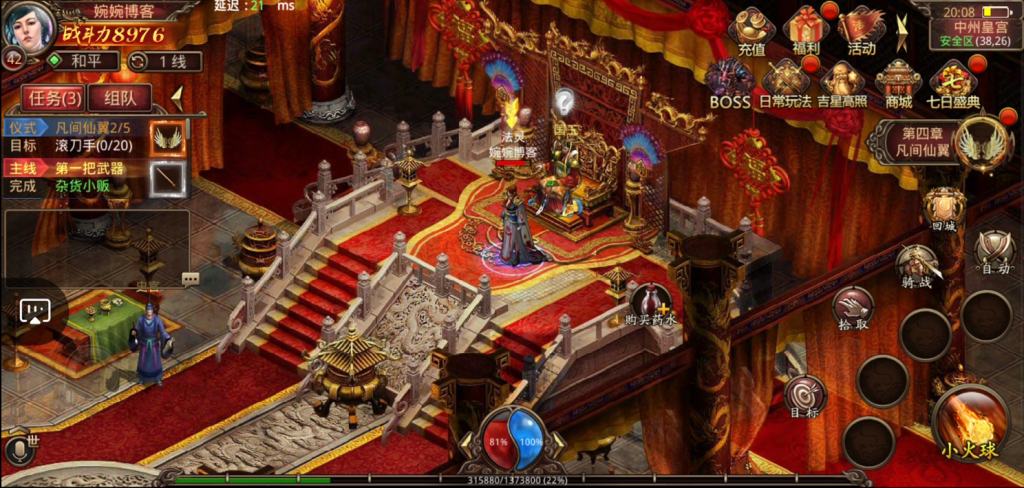Toggle 自动 auto-battle
The width and height of the screenshot is (1024, 488).
(994, 250)
